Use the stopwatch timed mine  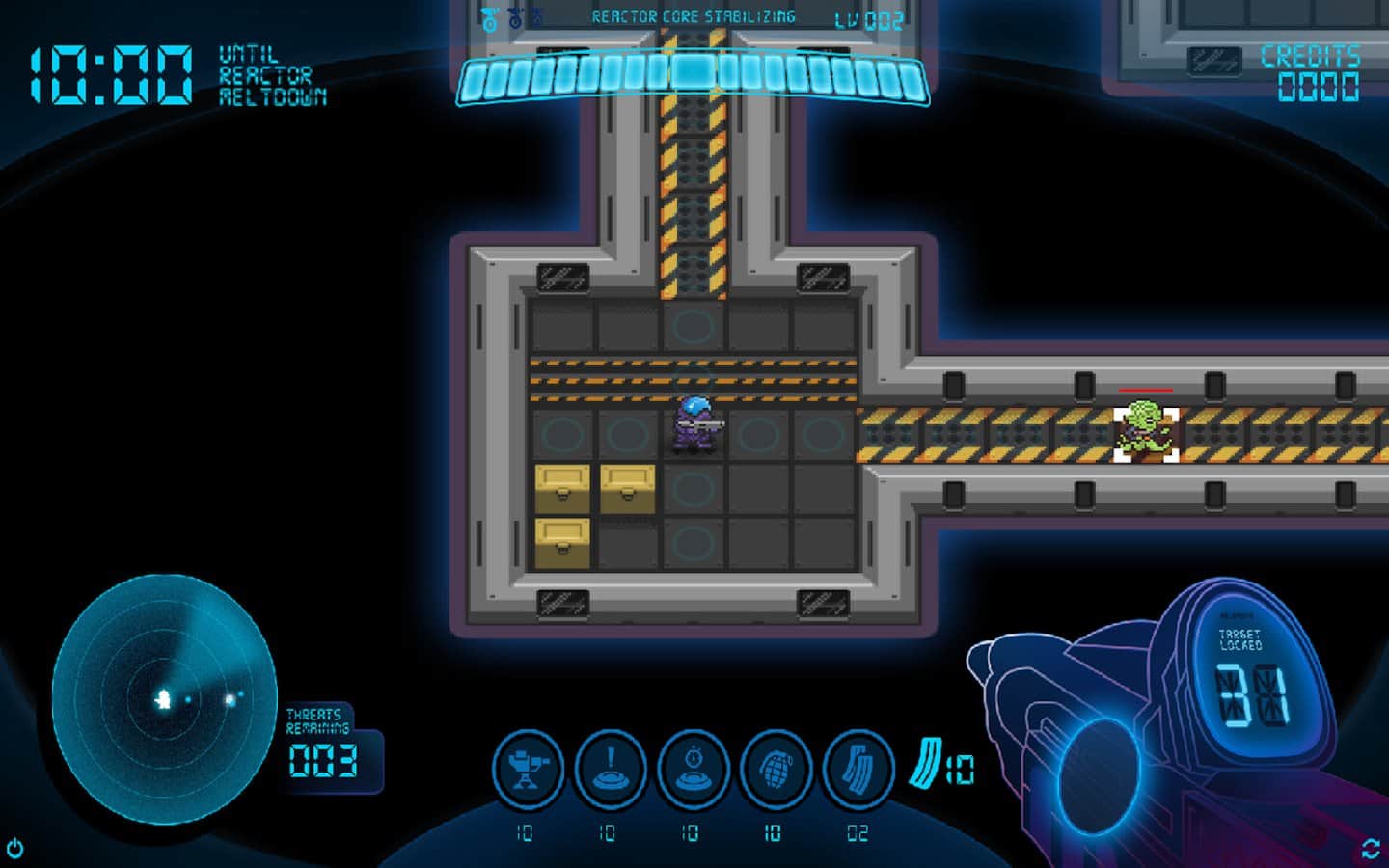pyautogui.click(x=693, y=769)
